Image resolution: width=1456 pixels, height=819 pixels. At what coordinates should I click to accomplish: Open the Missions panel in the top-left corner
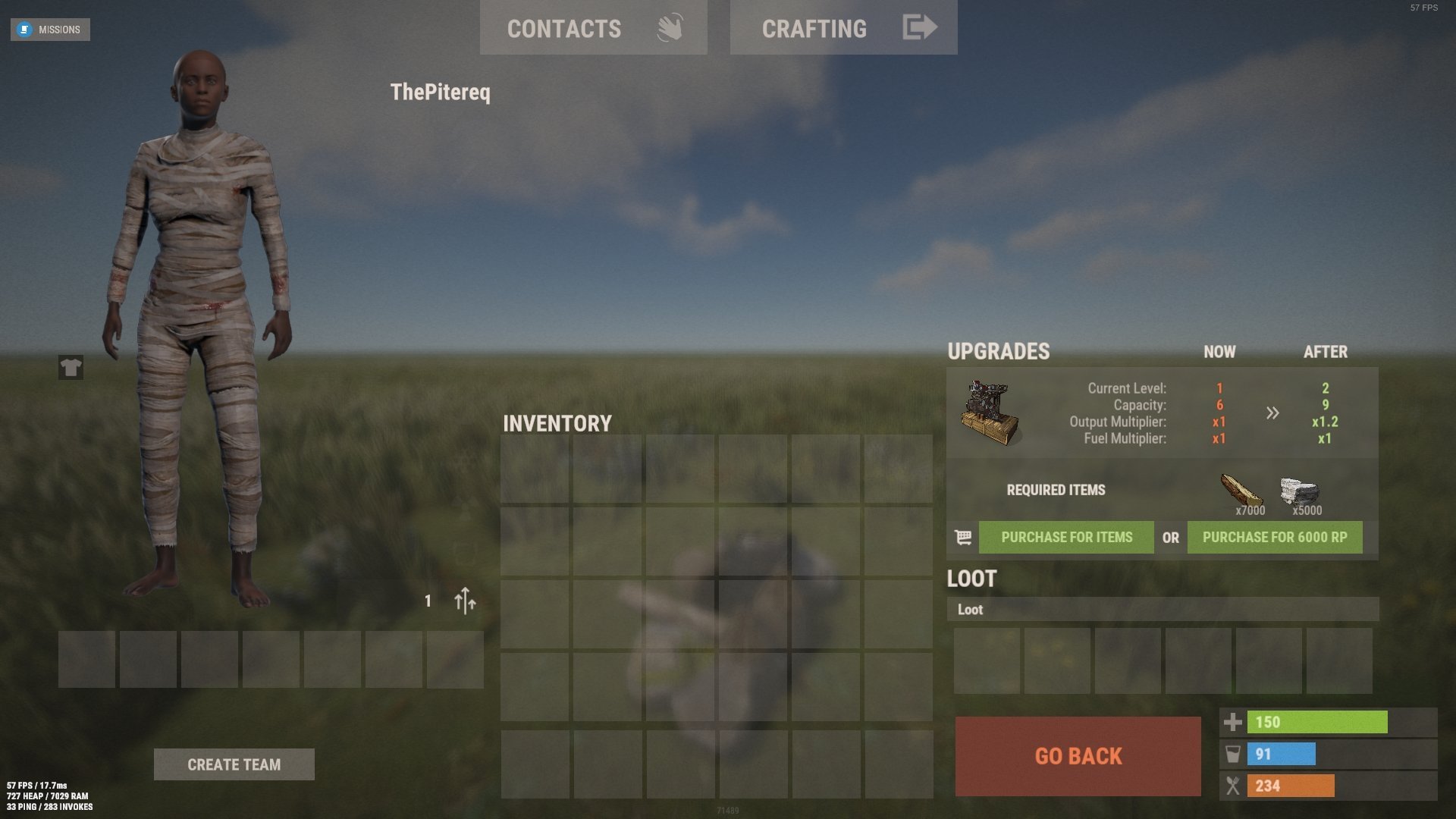pos(50,30)
